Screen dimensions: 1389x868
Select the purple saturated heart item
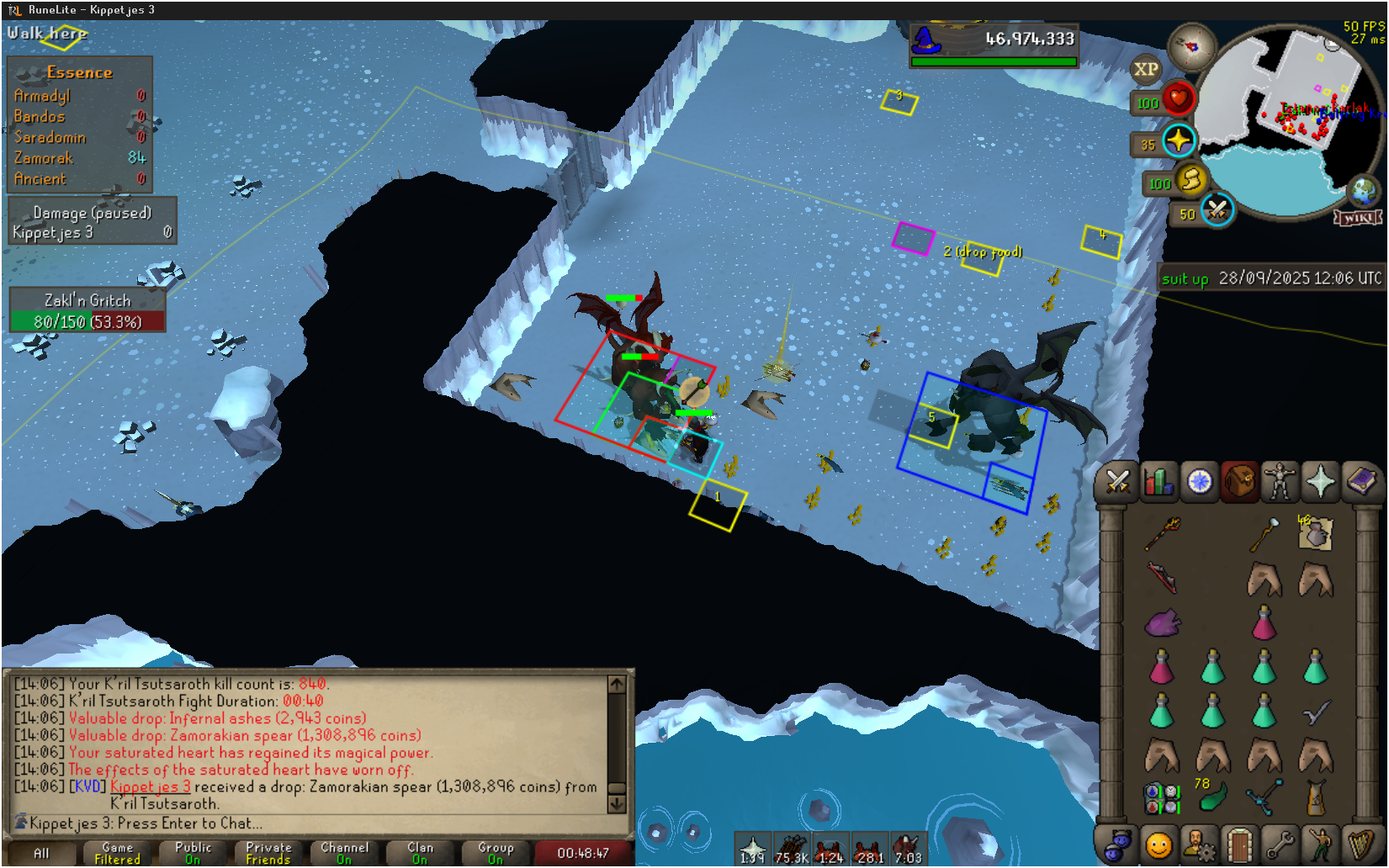(x=1163, y=623)
